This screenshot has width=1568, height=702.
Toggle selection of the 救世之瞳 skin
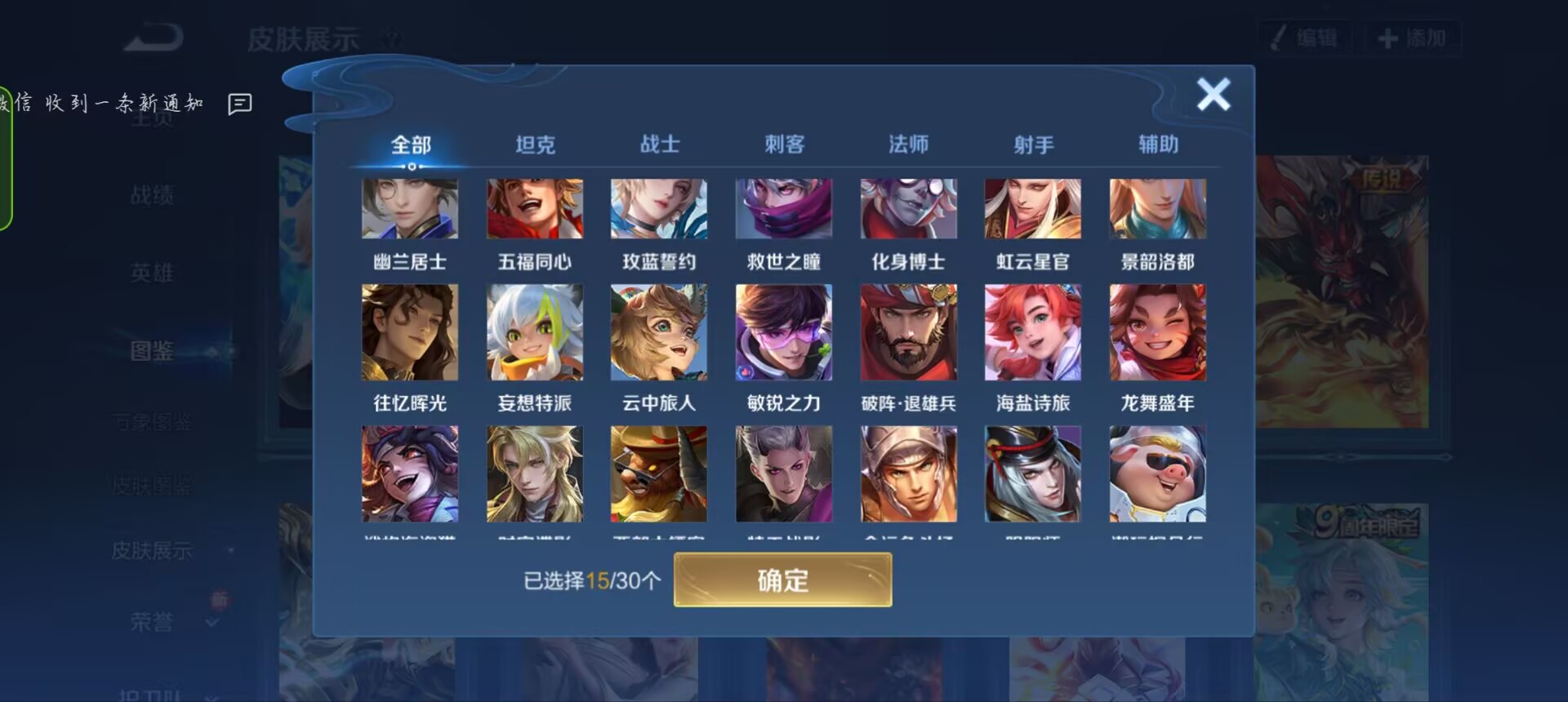(782, 208)
